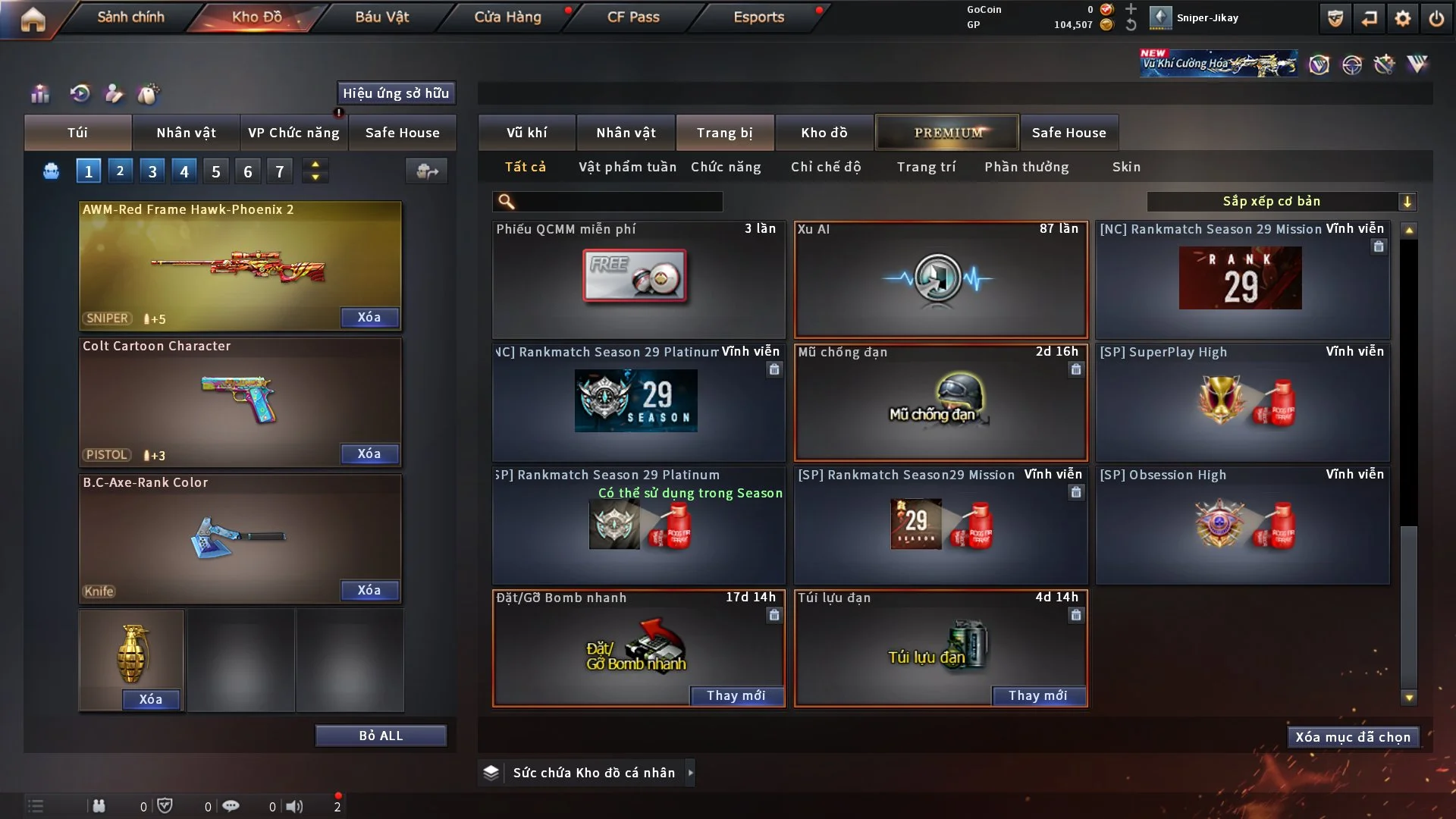Open the Hiệu ứng sở hữu panel
Image resolution: width=1456 pixels, height=819 pixels.
coord(396,93)
